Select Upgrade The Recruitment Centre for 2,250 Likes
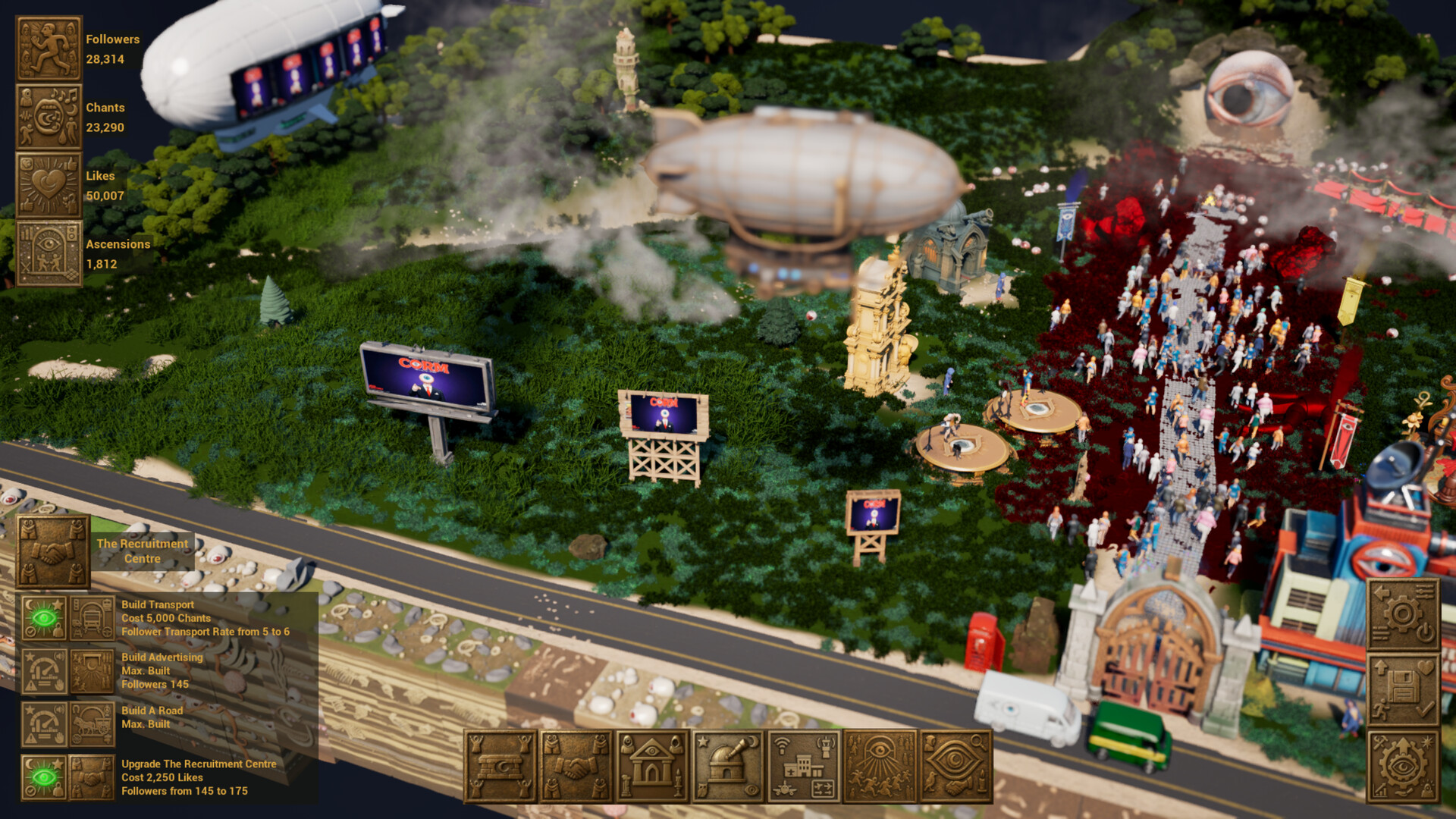The height and width of the screenshot is (819, 1456). (199, 777)
